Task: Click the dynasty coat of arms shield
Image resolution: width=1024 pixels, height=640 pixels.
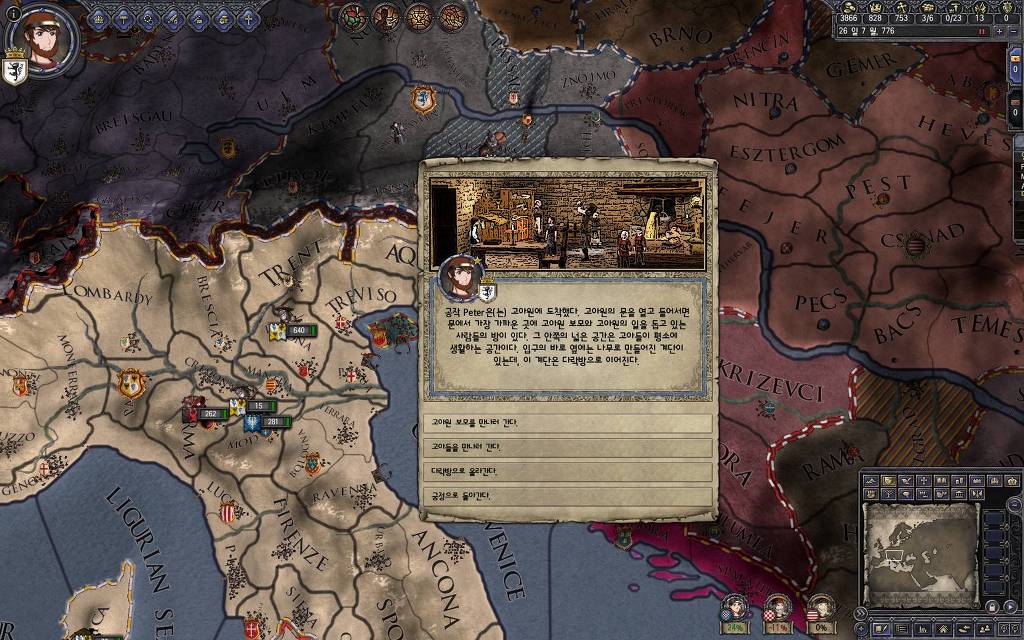Action: (x=14, y=73)
